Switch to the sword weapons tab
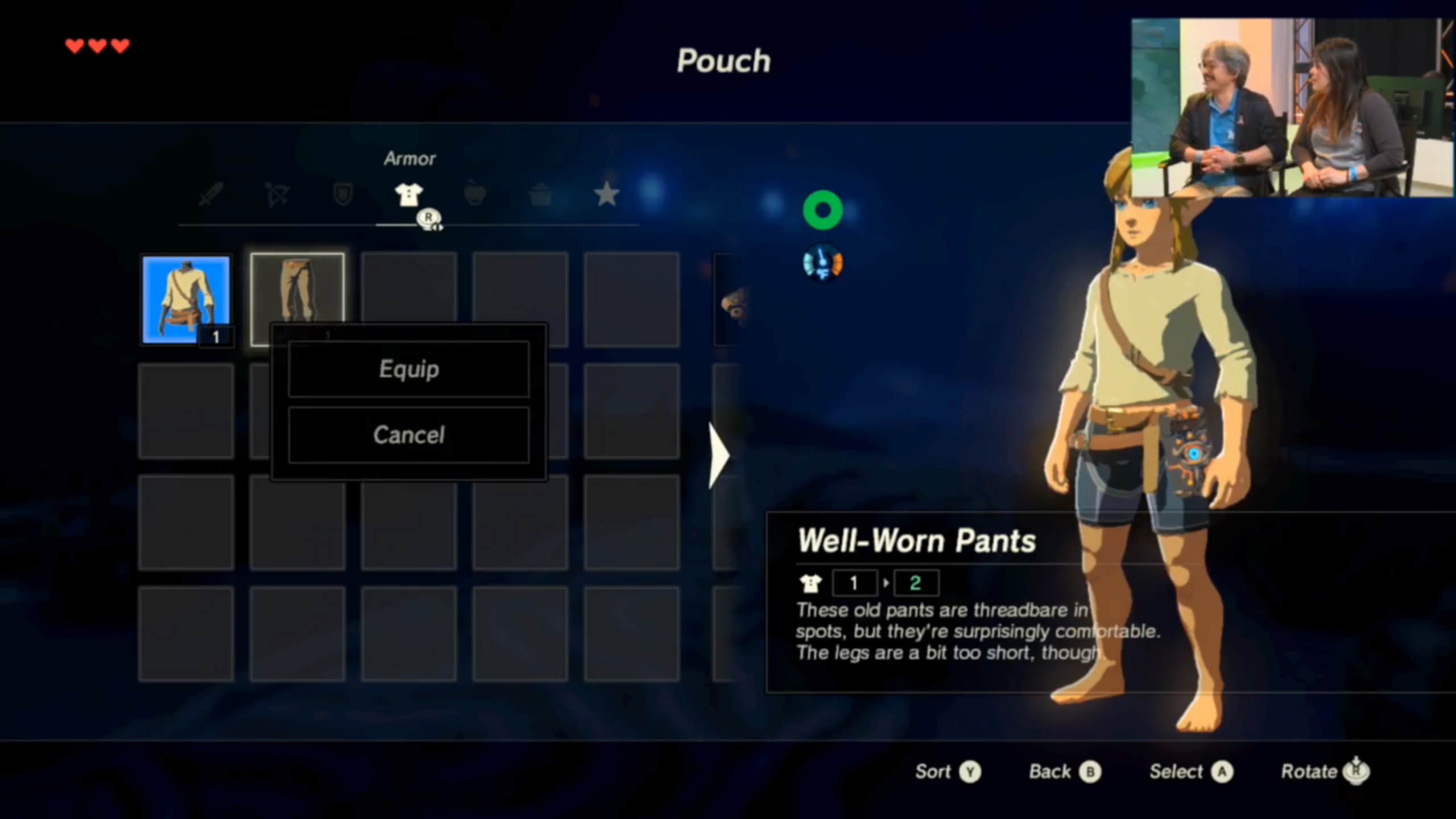1456x819 pixels. [x=211, y=195]
